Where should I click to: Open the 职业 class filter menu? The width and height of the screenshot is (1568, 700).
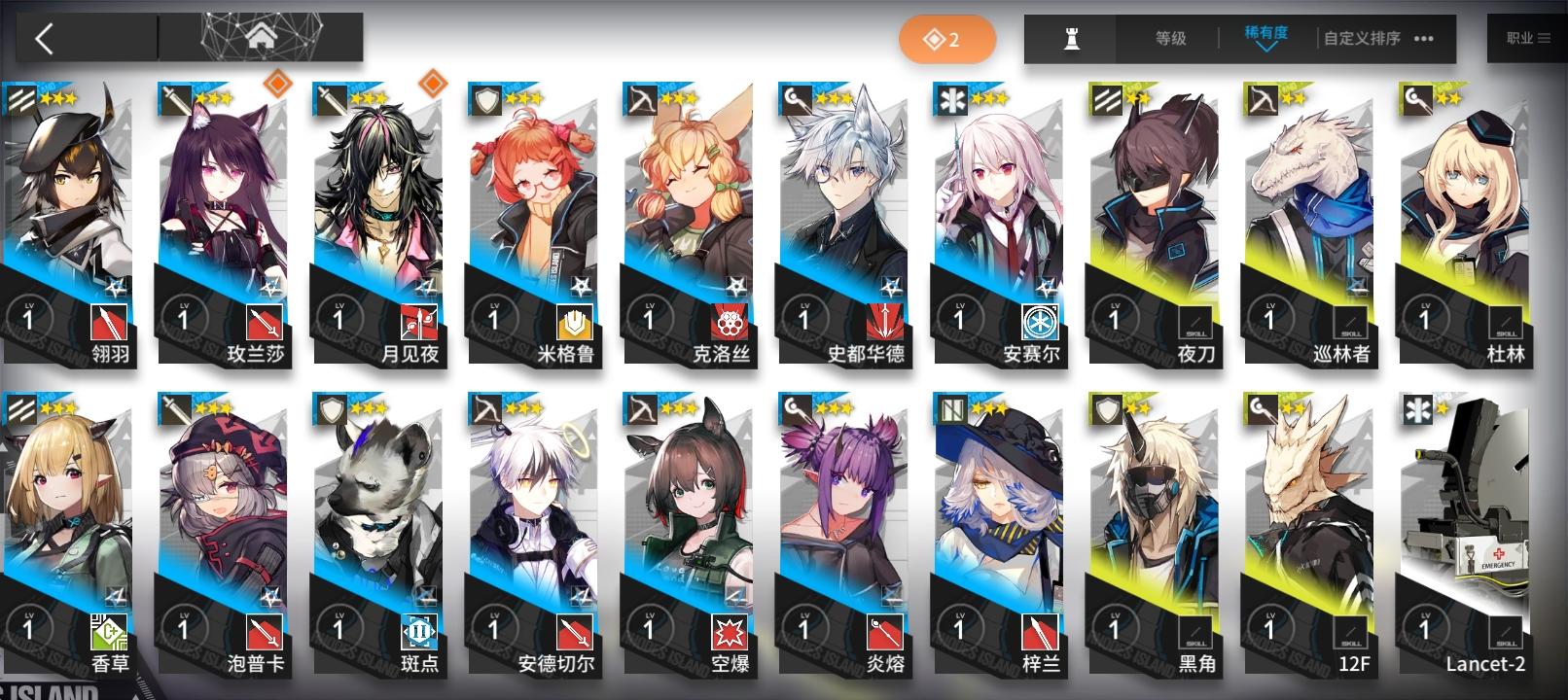[1527, 37]
